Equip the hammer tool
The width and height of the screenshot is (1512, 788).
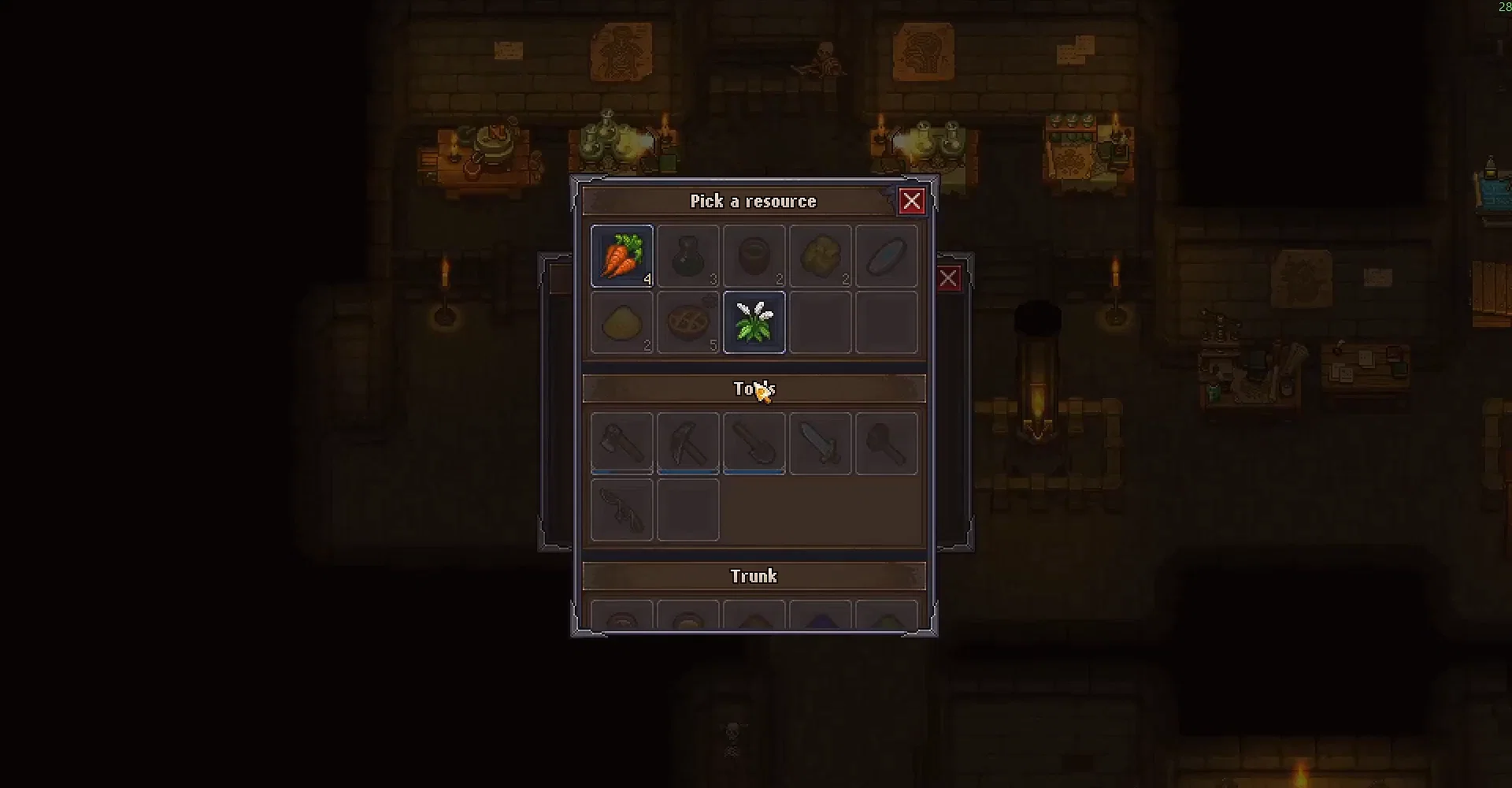click(x=886, y=443)
